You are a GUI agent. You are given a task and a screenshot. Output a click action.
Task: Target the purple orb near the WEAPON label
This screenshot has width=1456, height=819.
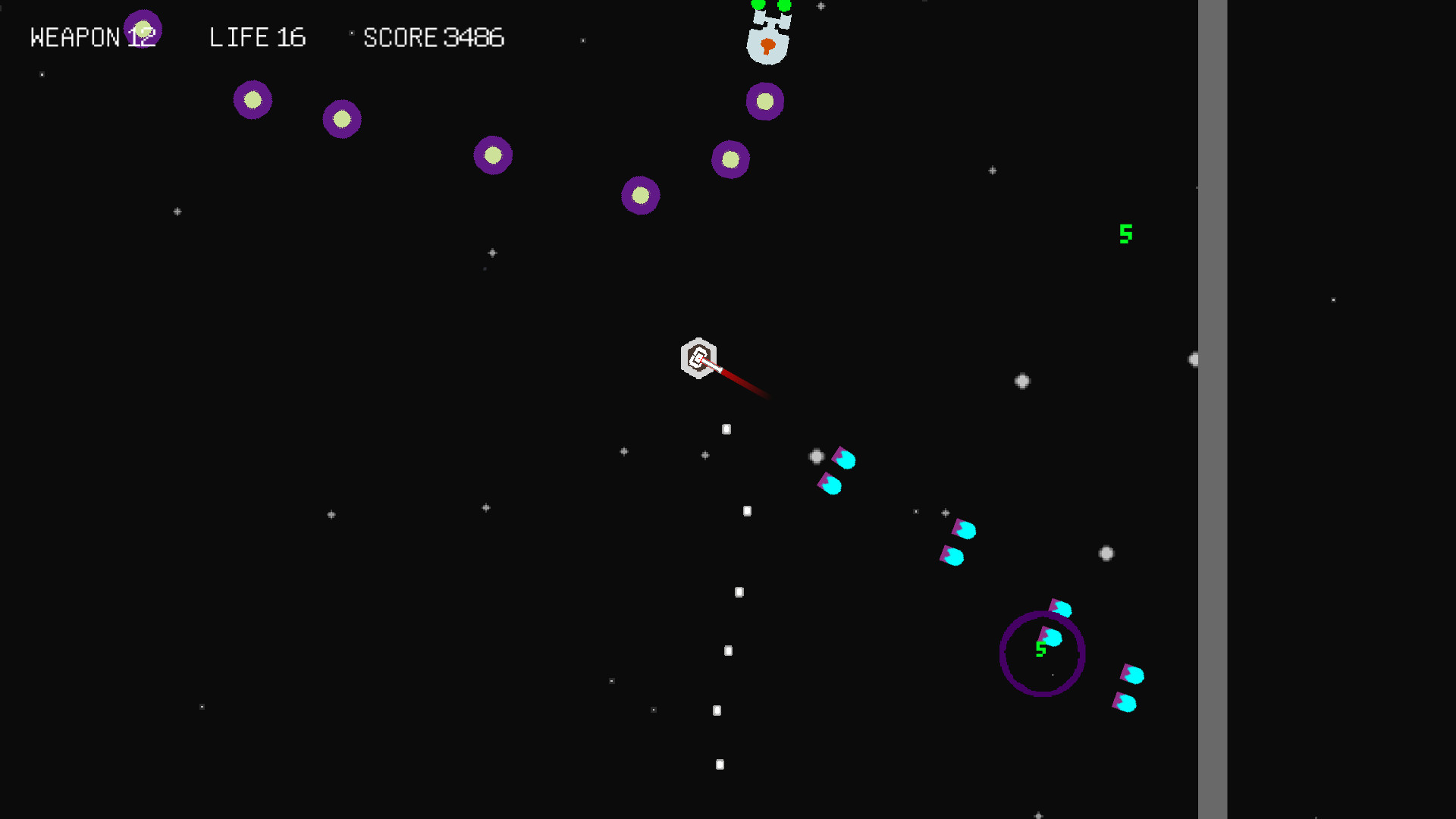[x=144, y=29]
